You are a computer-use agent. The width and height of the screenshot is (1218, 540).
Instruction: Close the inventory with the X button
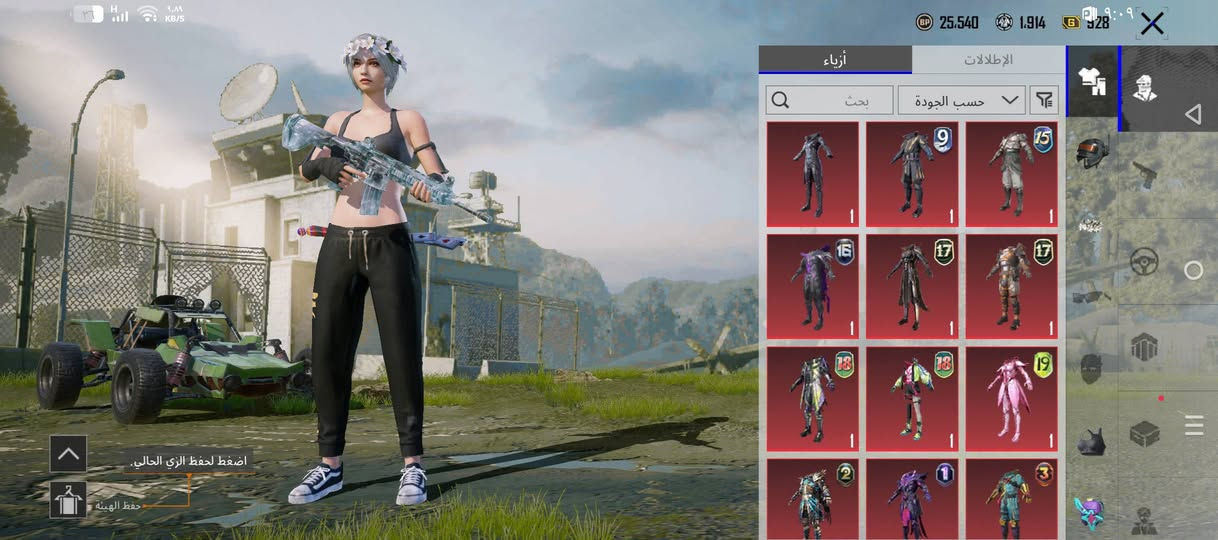coord(1152,24)
